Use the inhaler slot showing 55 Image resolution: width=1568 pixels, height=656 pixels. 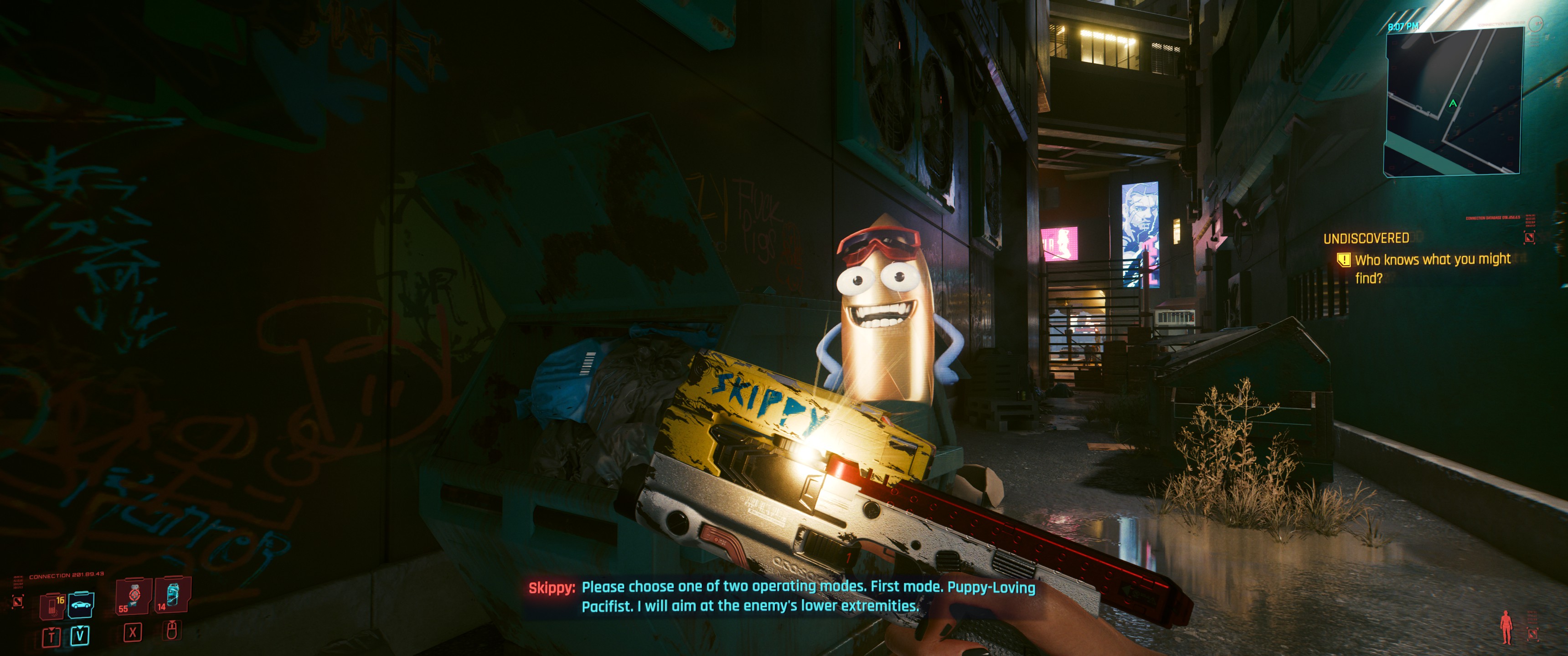pyautogui.click(x=132, y=596)
